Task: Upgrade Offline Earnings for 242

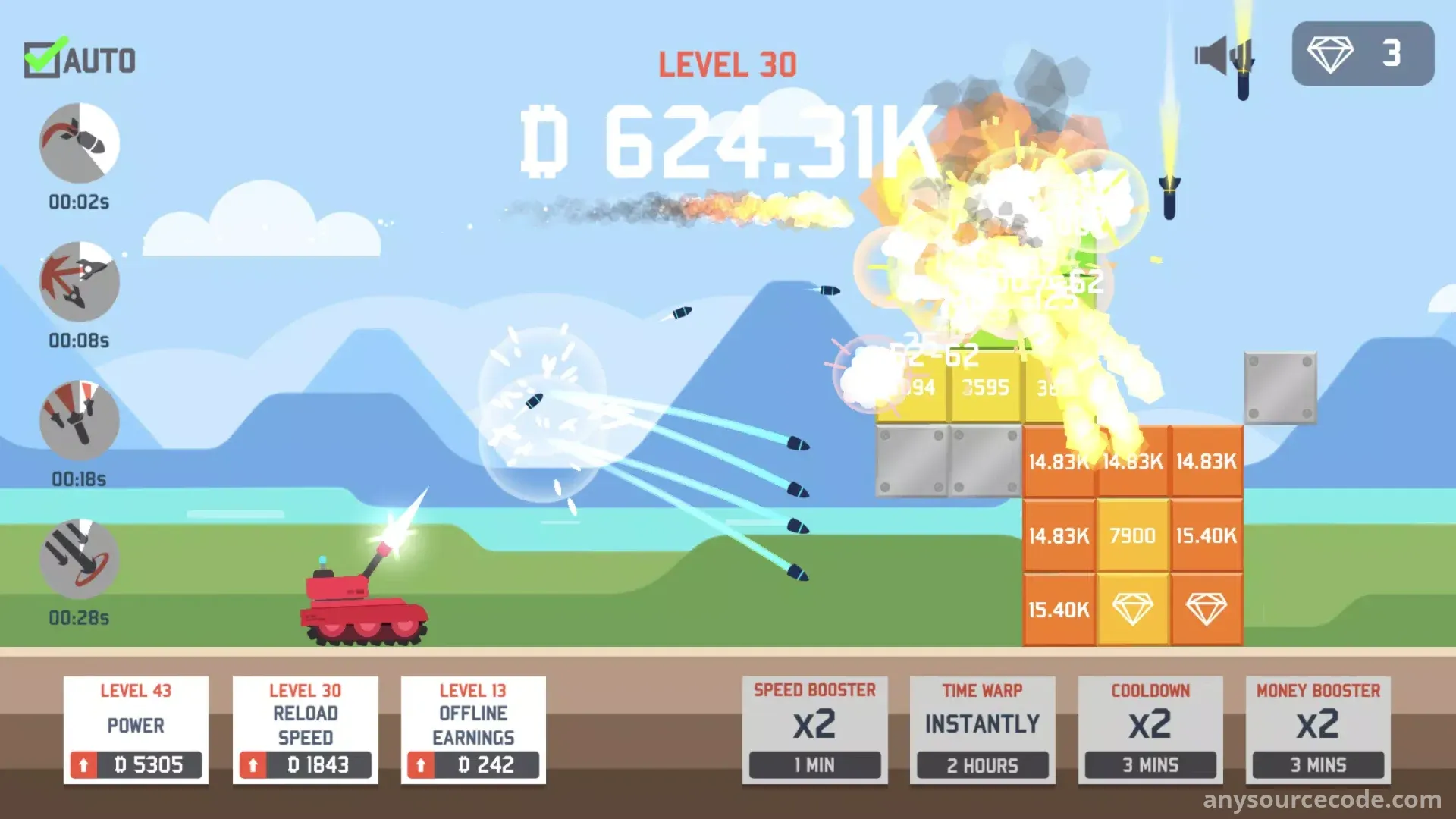Action: pos(473,764)
